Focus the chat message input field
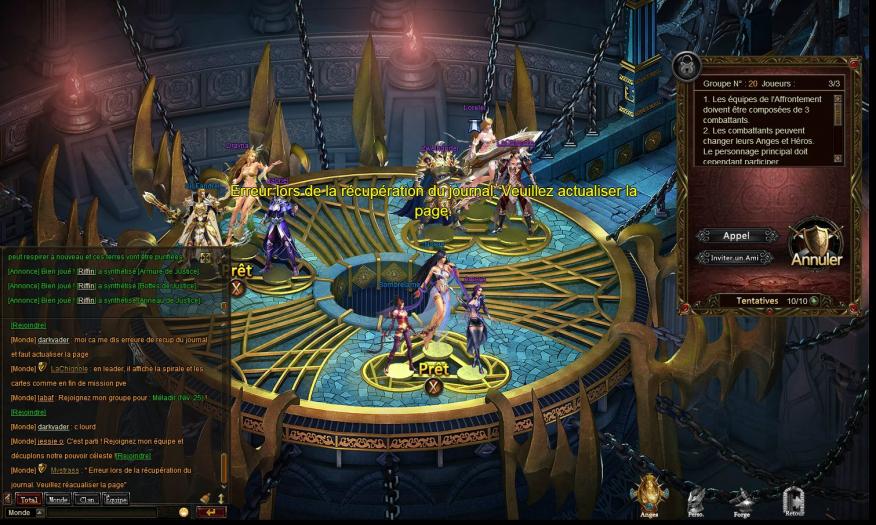The image size is (876, 525). (100, 513)
